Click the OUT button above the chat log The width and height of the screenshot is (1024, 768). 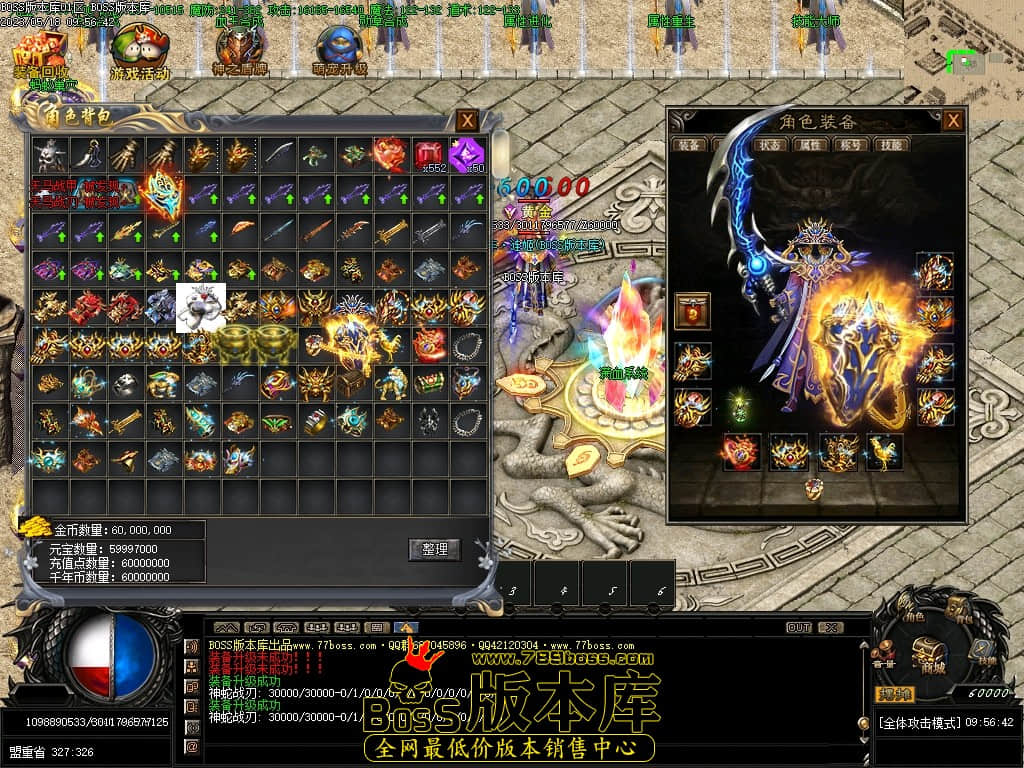coord(798,628)
